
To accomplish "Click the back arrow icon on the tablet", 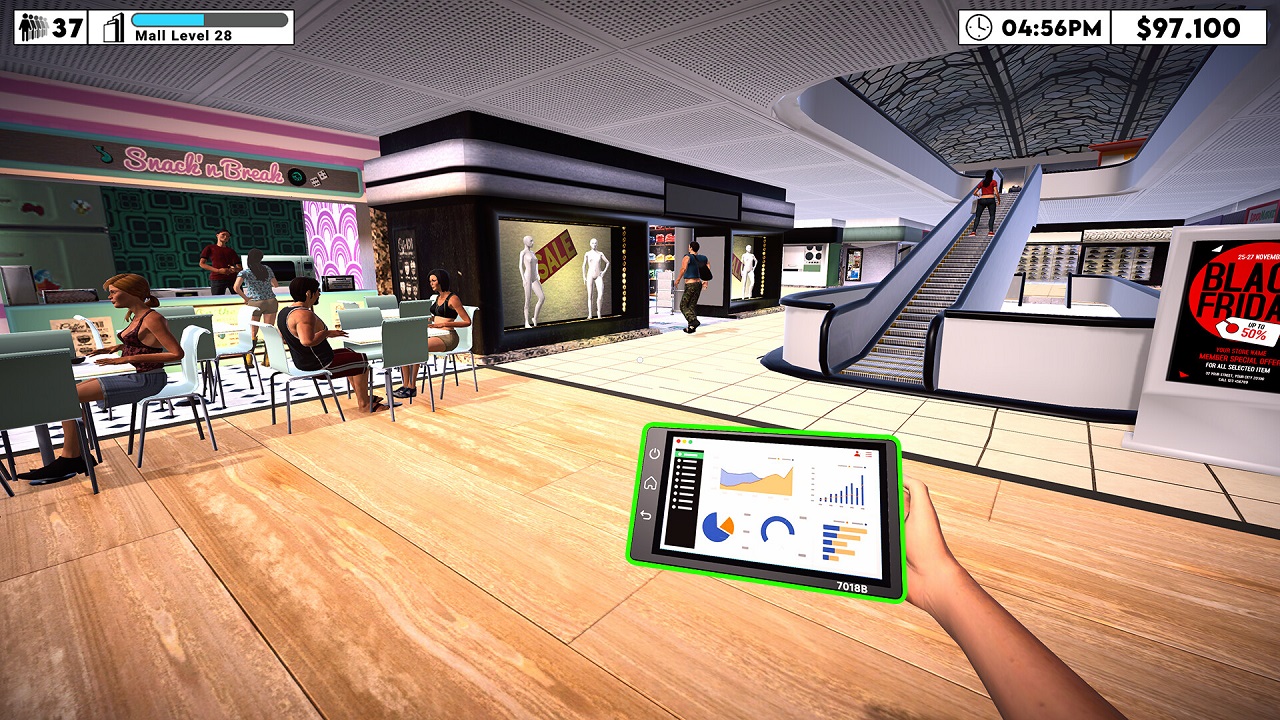I will click(x=645, y=514).
